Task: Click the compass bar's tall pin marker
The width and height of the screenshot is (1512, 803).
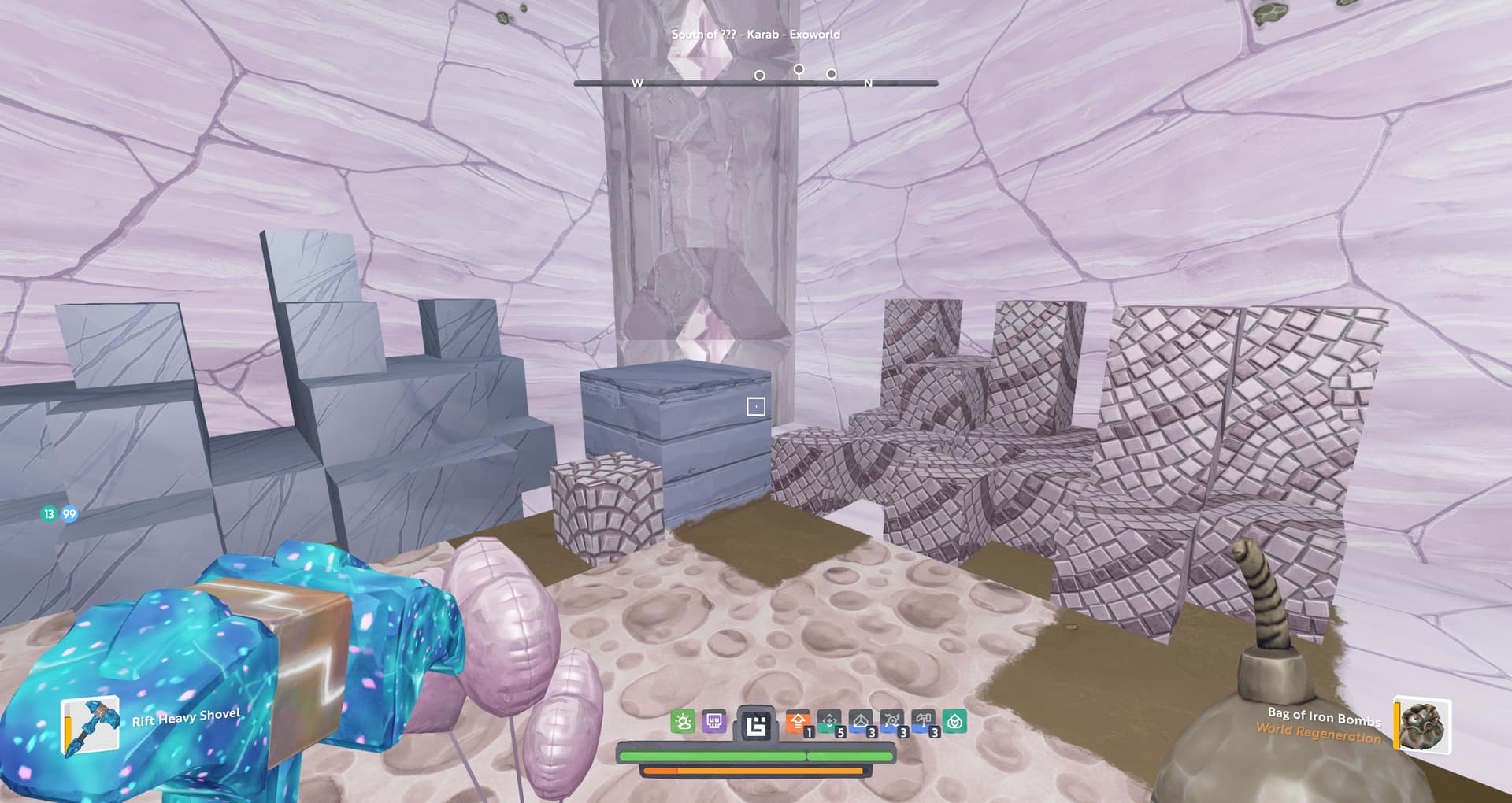Action: point(799,72)
